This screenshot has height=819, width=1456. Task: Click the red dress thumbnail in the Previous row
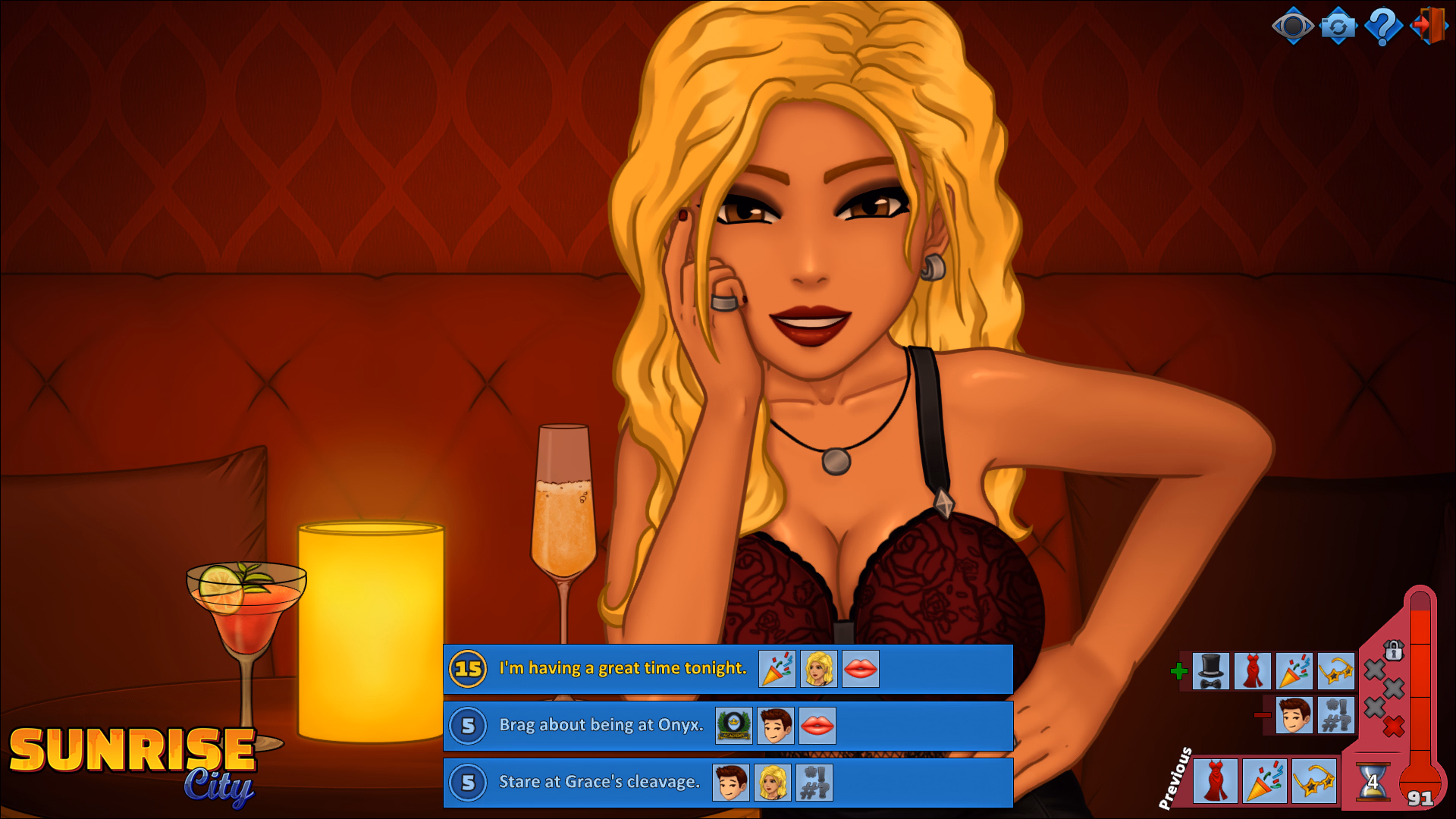[1214, 780]
